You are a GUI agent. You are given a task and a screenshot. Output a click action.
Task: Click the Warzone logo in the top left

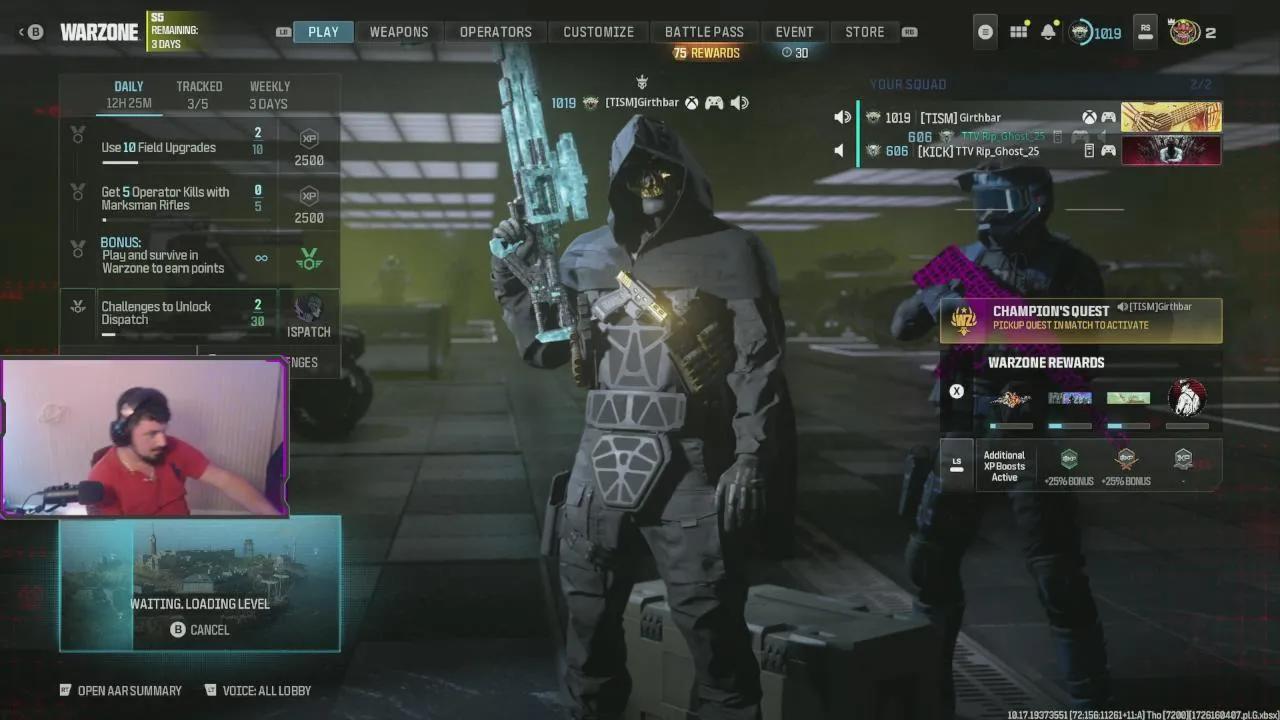99,31
